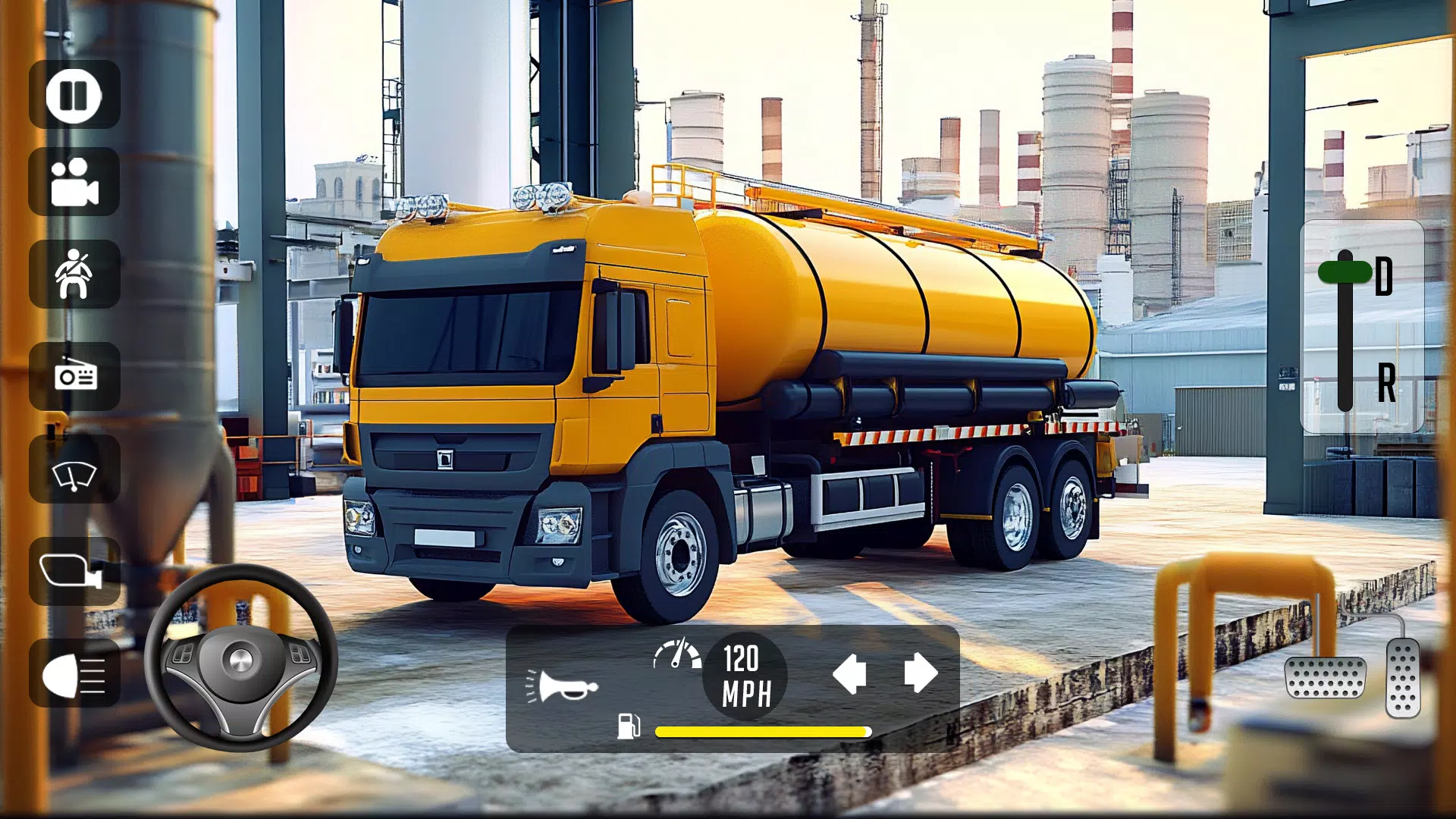This screenshot has width=1456, height=819.
Task: Fasten the driver's seatbelt
Action: pos(74,277)
